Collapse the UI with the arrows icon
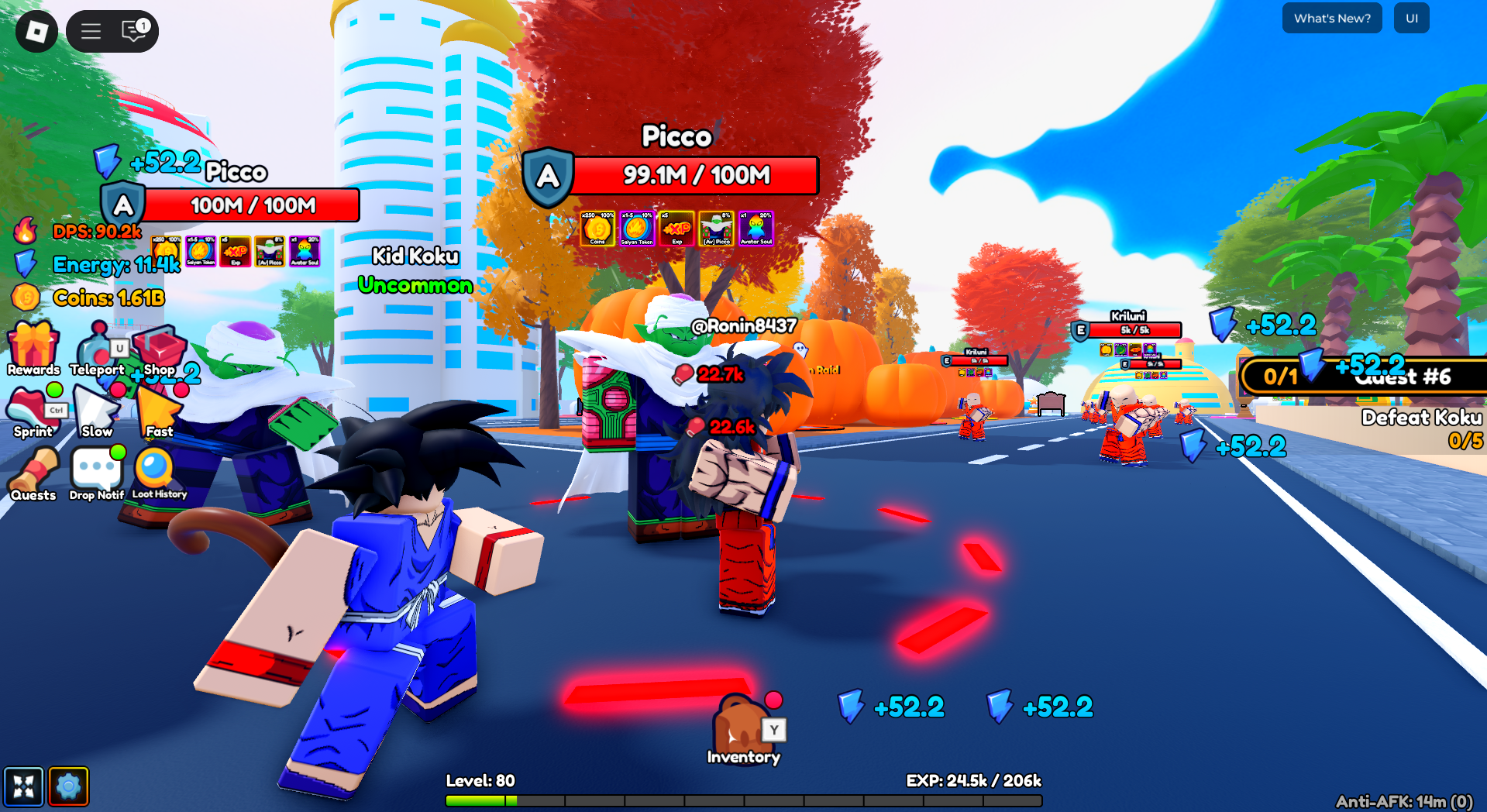This screenshot has width=1487, height=812. (23, 786)
